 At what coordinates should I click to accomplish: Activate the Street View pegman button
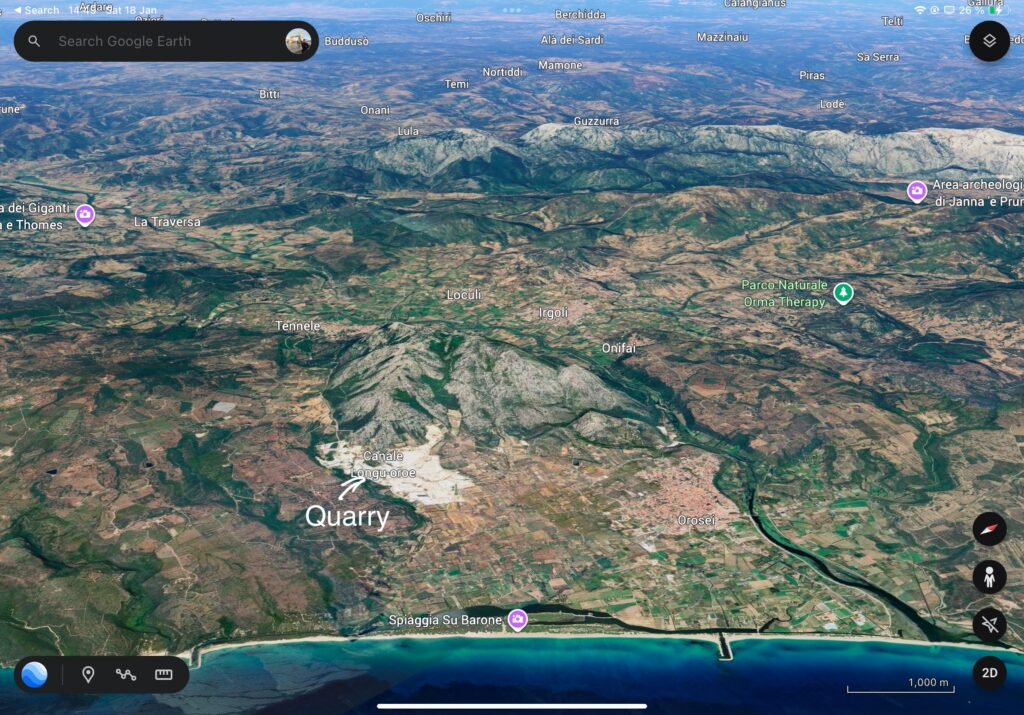pos(989,577)
